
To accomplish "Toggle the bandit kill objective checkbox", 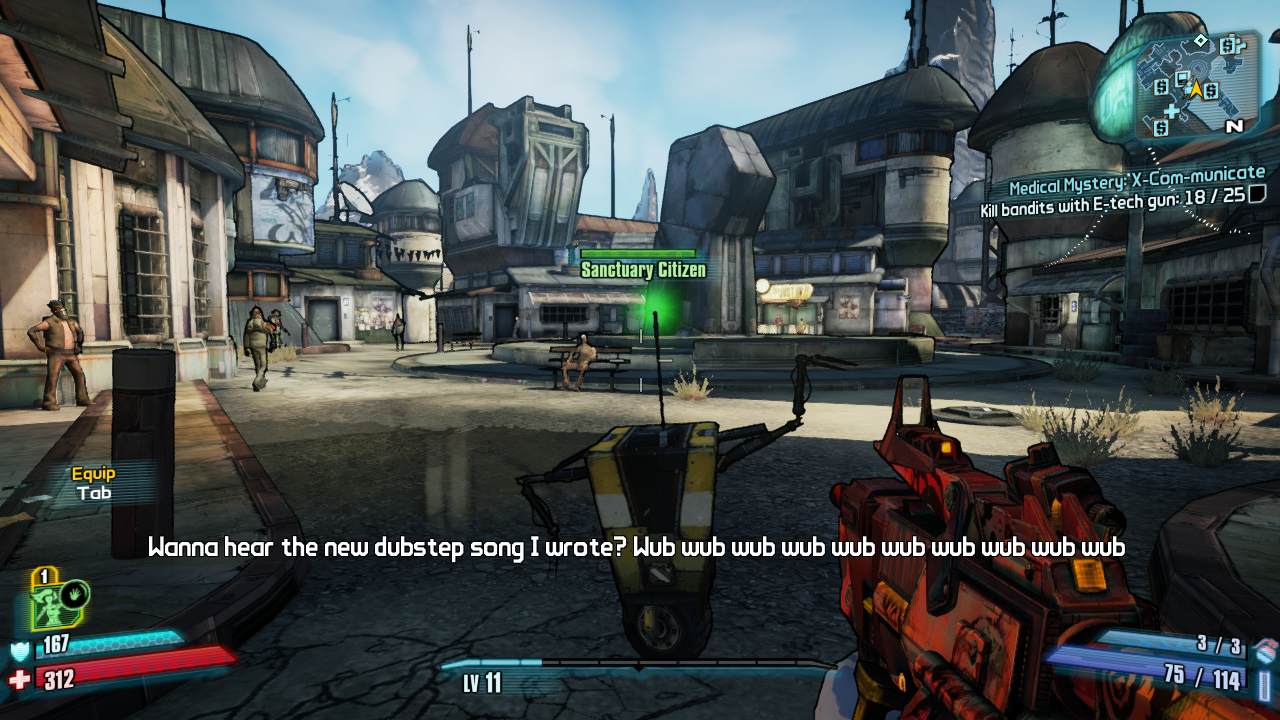I will point(1257,194).
